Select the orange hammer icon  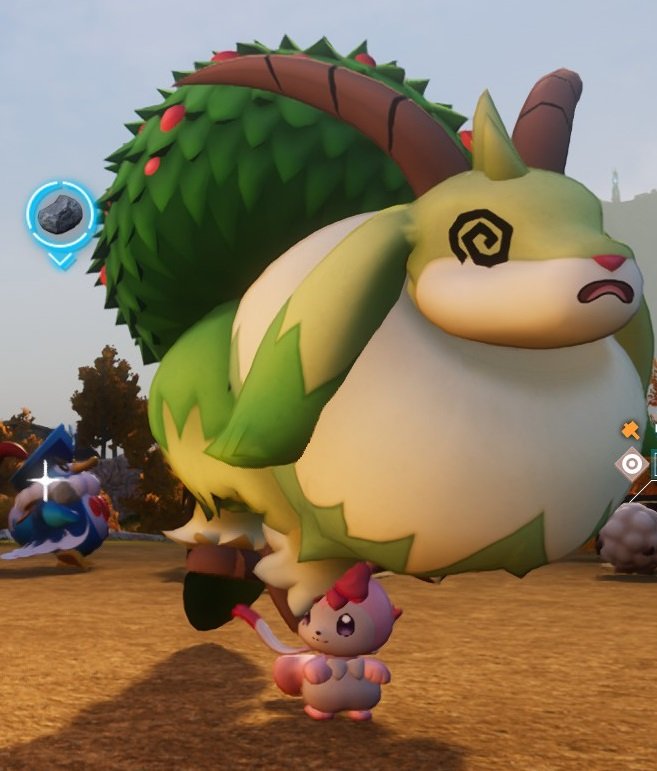pyautogui.click(x=631, y=430)
